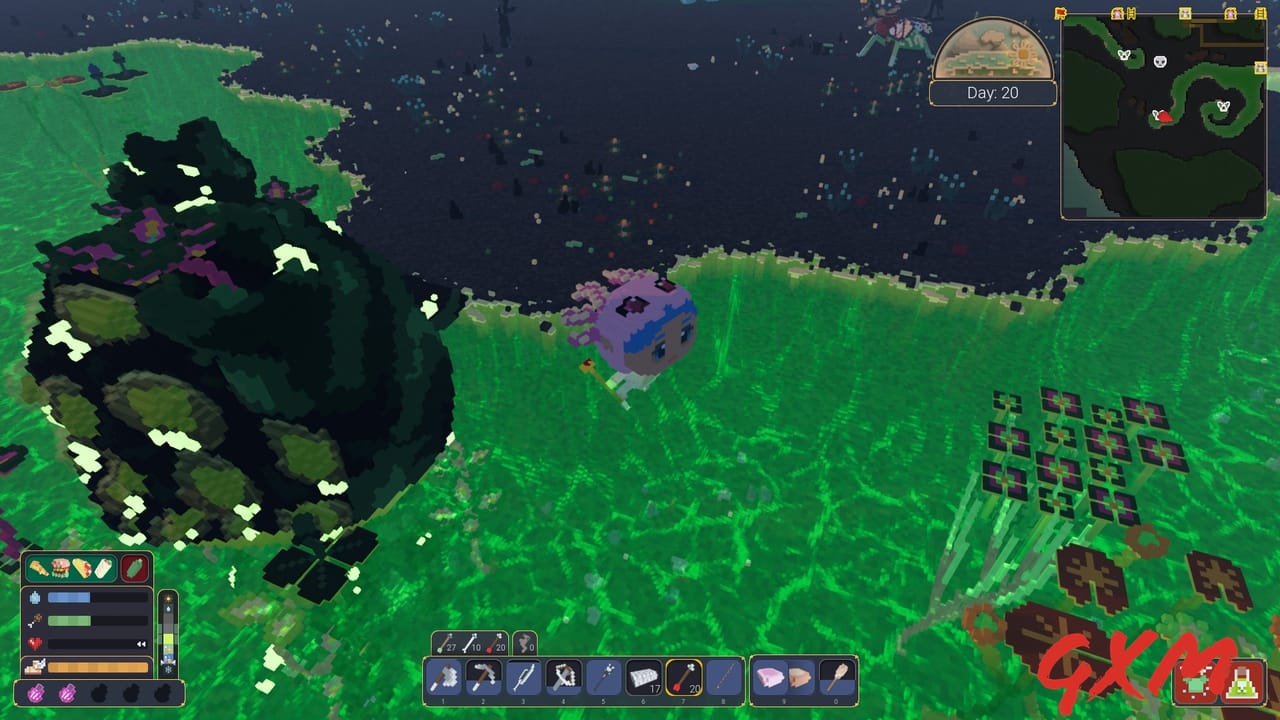
Task: Click the circular world weather preview
Action: coord(994,50)
